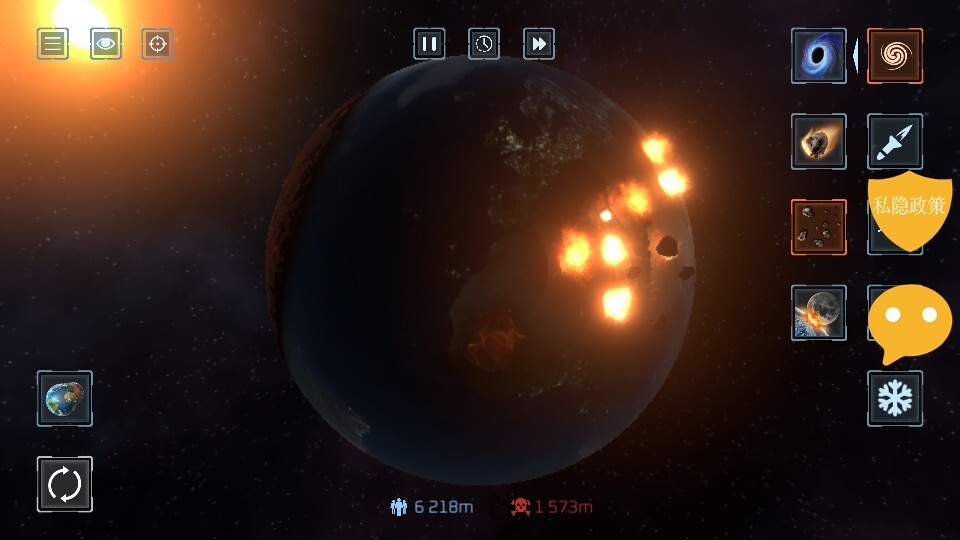Pick the missile weapon
Screen dimensions: 960x540
[895, 141]
